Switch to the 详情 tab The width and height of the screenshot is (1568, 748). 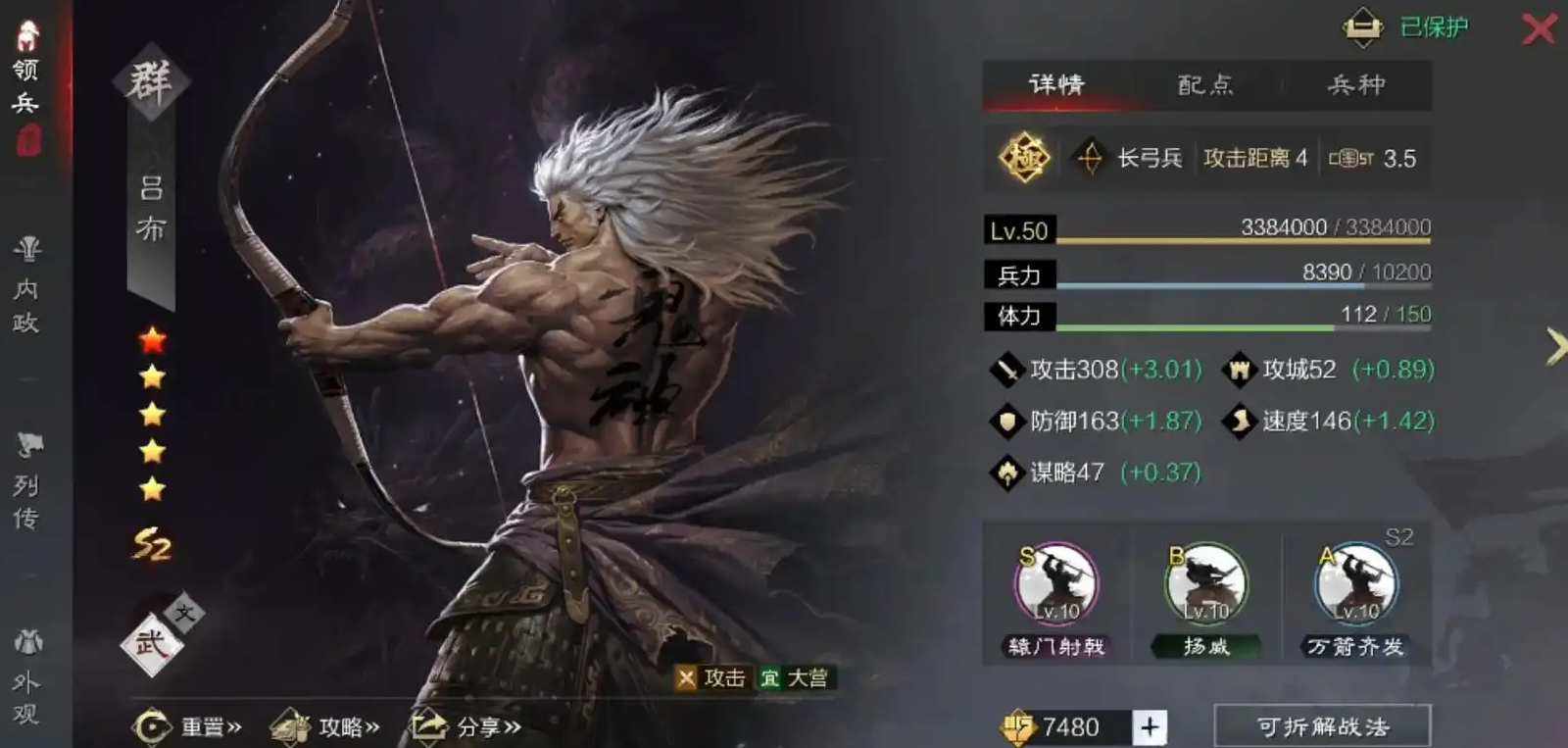pyautogui.click(x=1056, y=85)
